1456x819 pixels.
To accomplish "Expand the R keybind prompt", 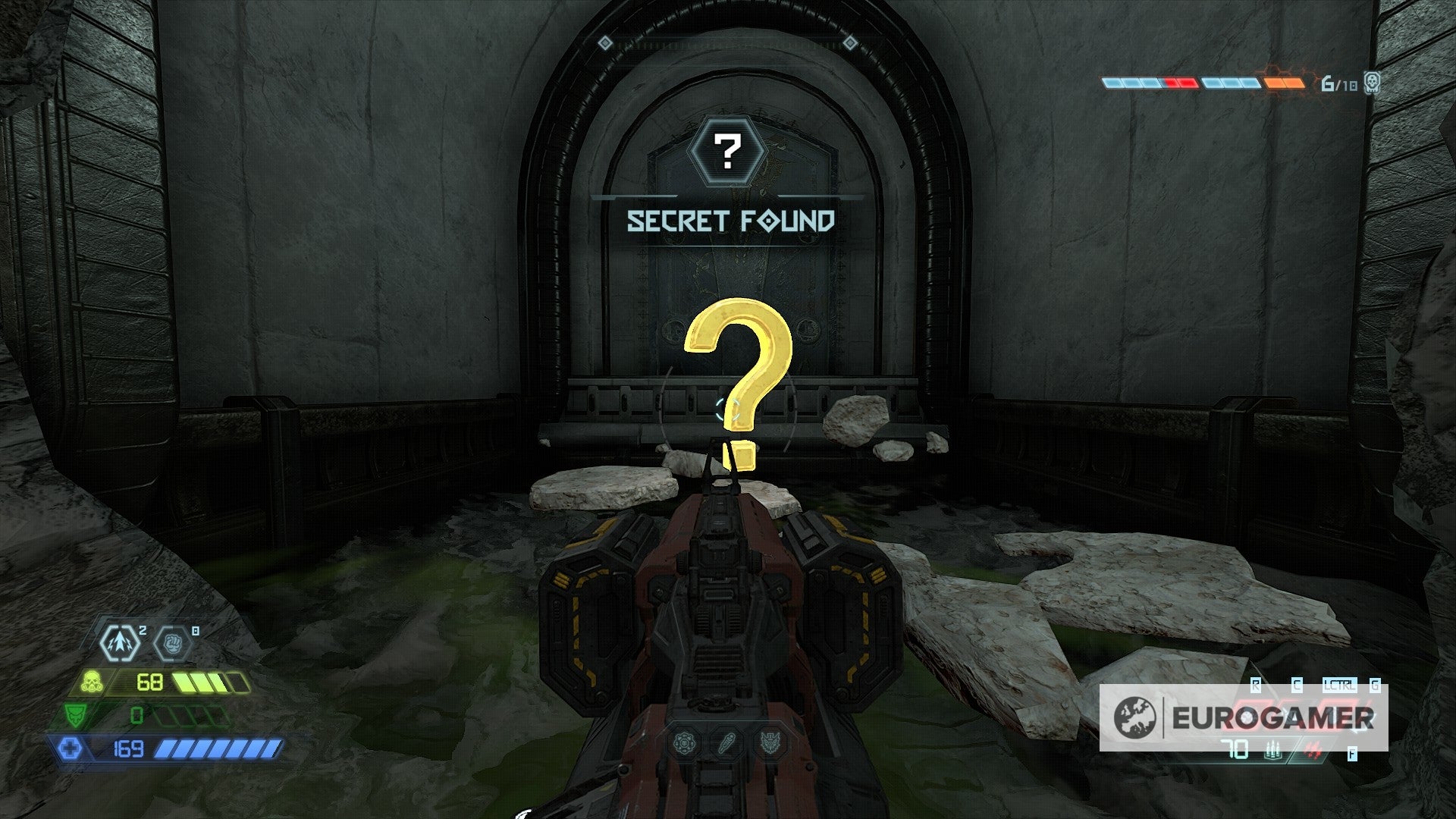I will [1256, 684].
